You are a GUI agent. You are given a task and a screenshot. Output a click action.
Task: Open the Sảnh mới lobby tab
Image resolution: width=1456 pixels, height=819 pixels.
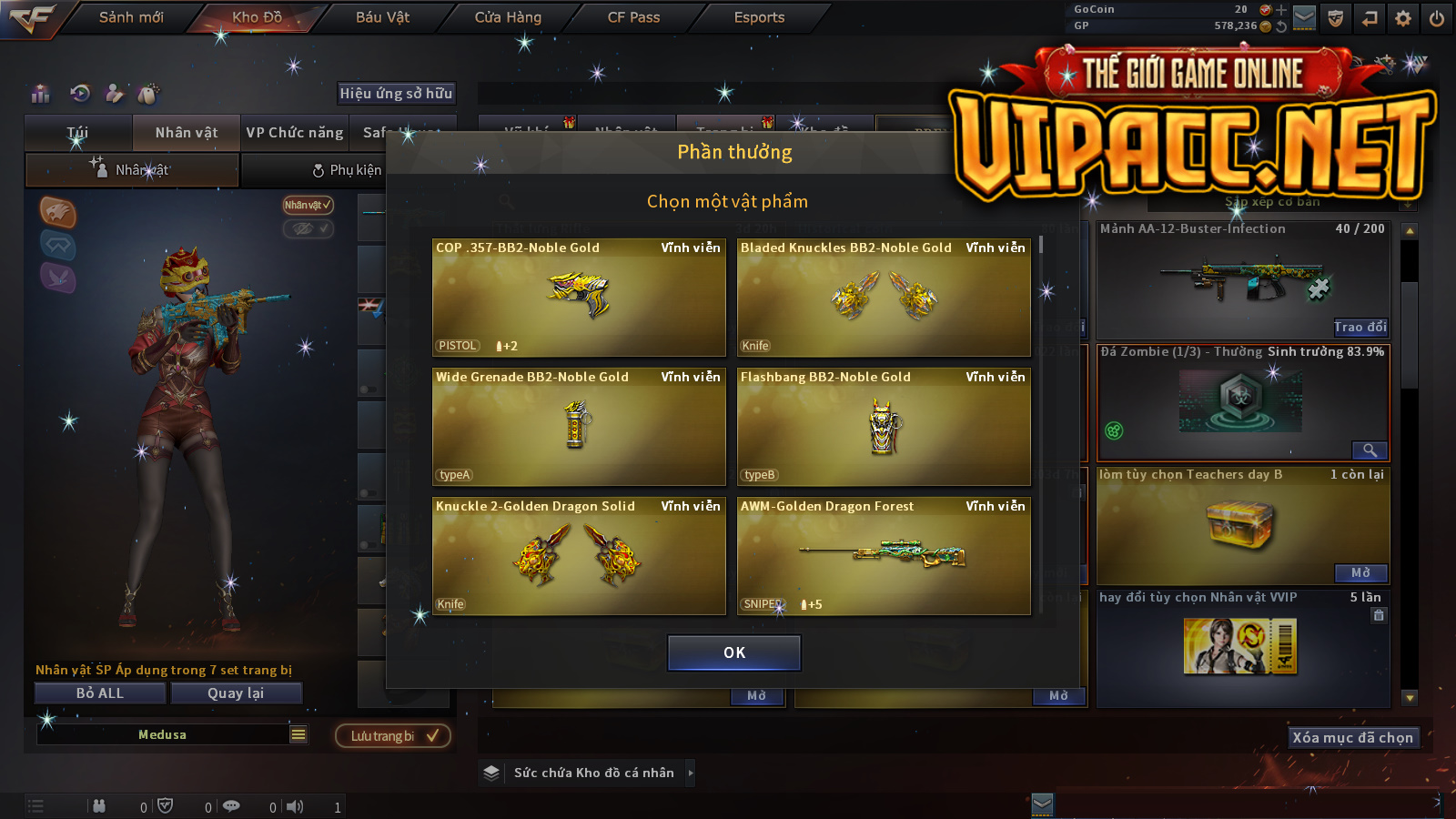131,17
